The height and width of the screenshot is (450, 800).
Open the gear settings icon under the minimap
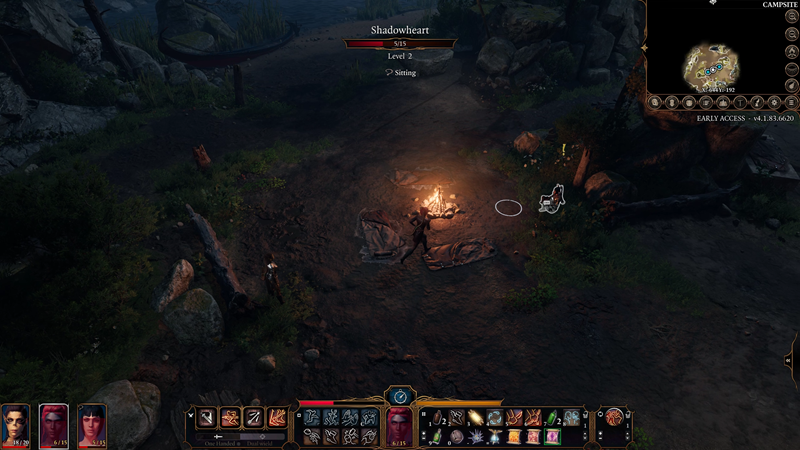point(775,102)
